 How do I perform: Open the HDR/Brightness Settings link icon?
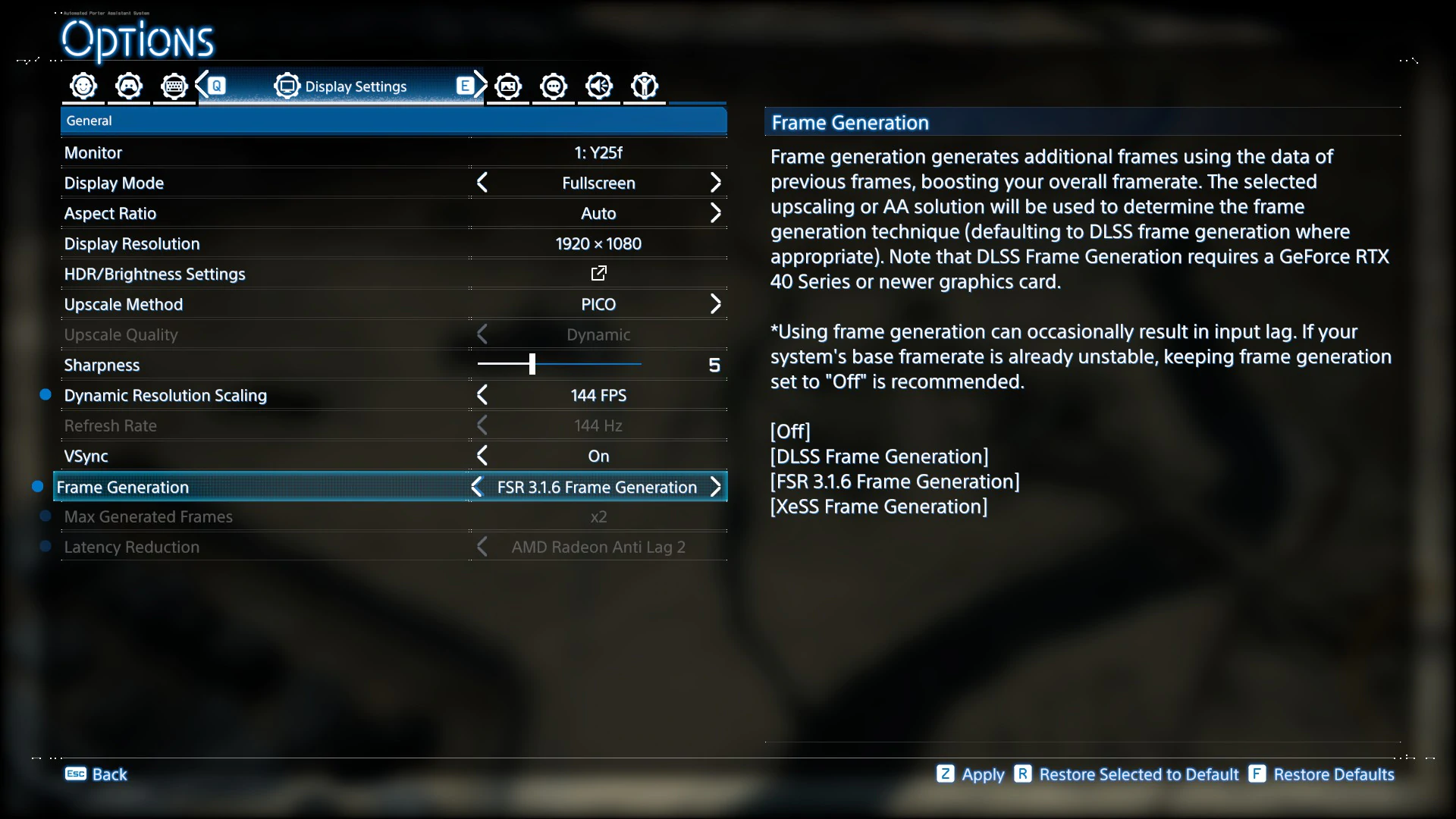pyautogui.click(x=598, y=273)
